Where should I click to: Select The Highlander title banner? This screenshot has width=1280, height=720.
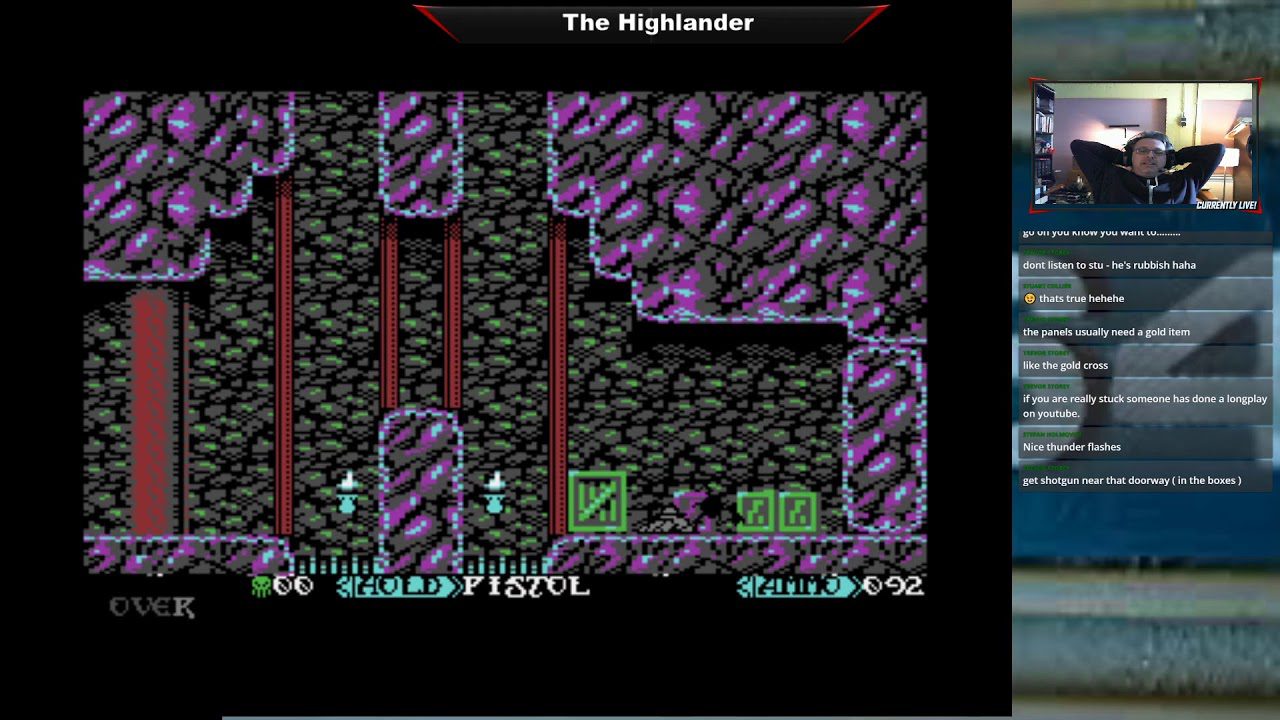coord(656,22)
